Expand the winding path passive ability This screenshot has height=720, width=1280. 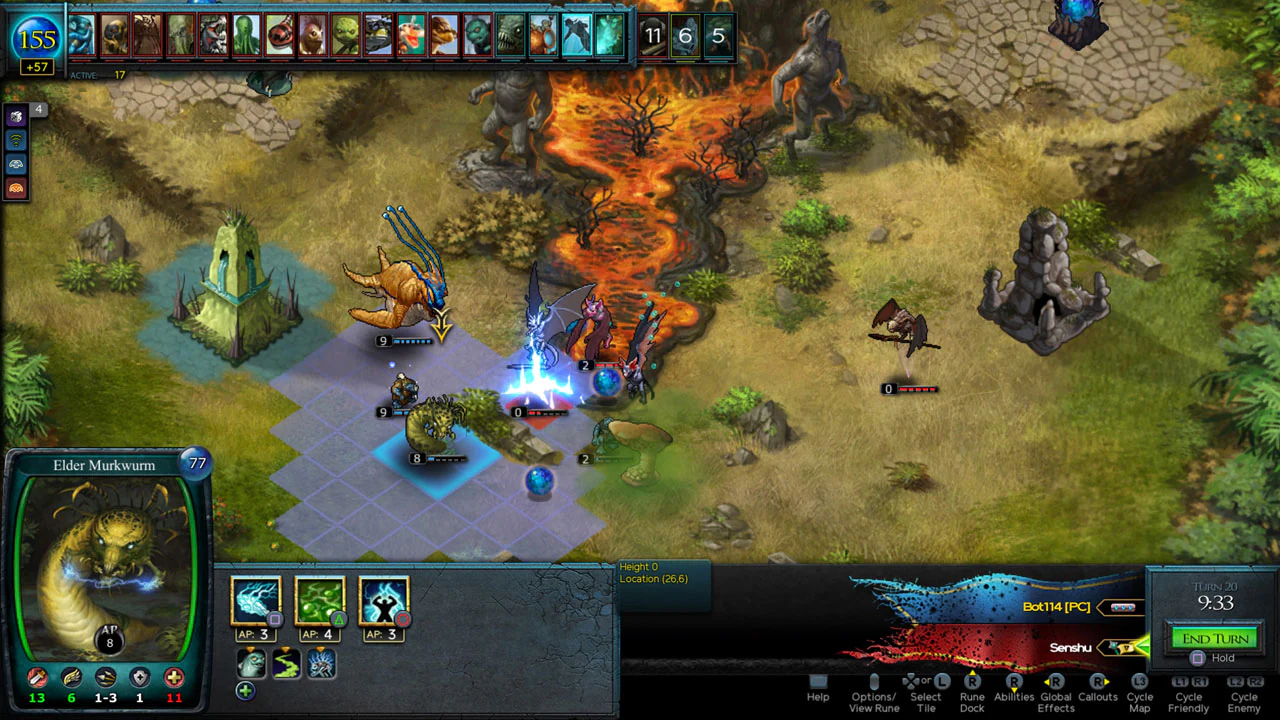[286, 663]
